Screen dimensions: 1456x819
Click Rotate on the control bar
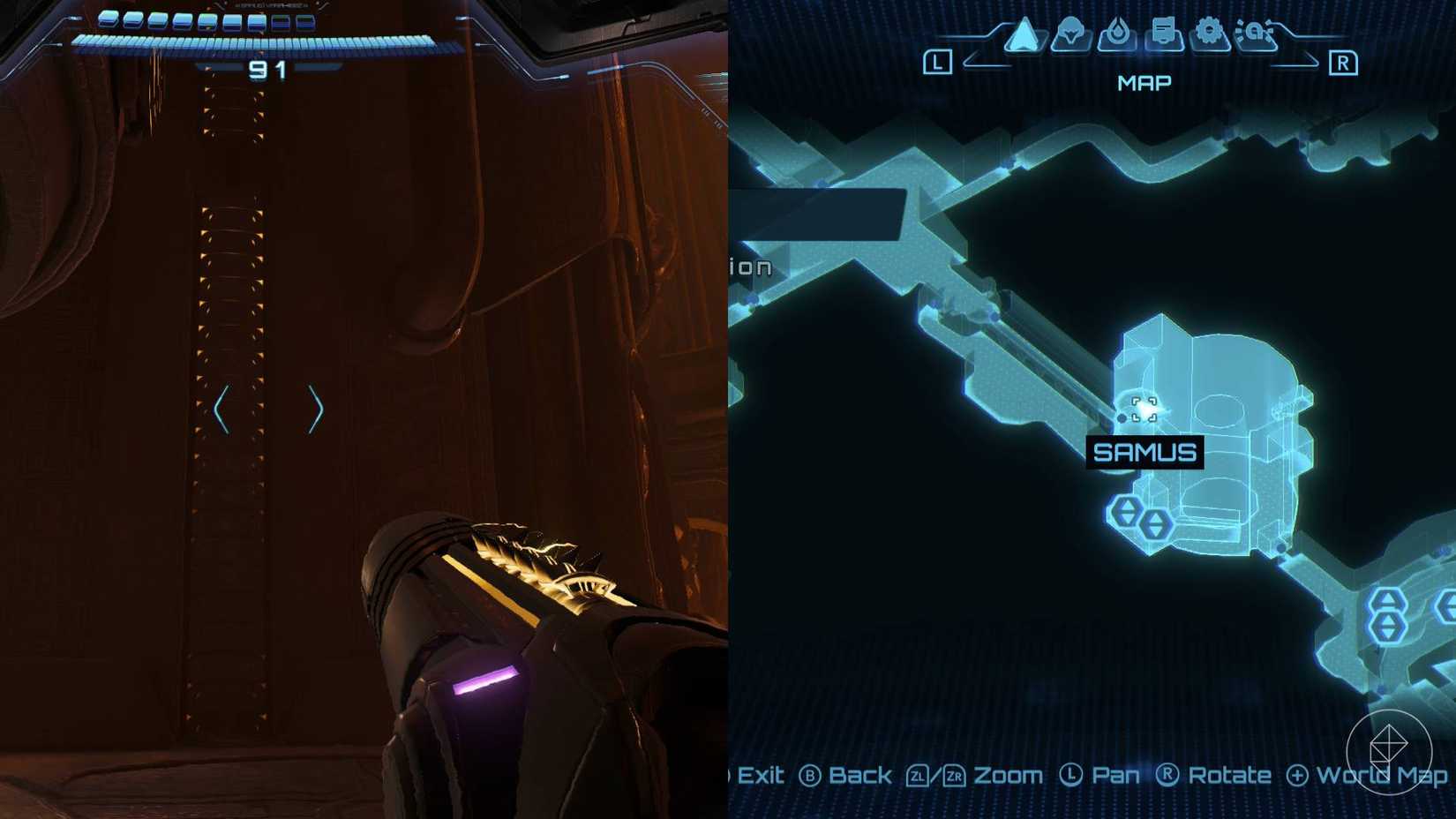pyautogui.click(x=1230, y=776)
